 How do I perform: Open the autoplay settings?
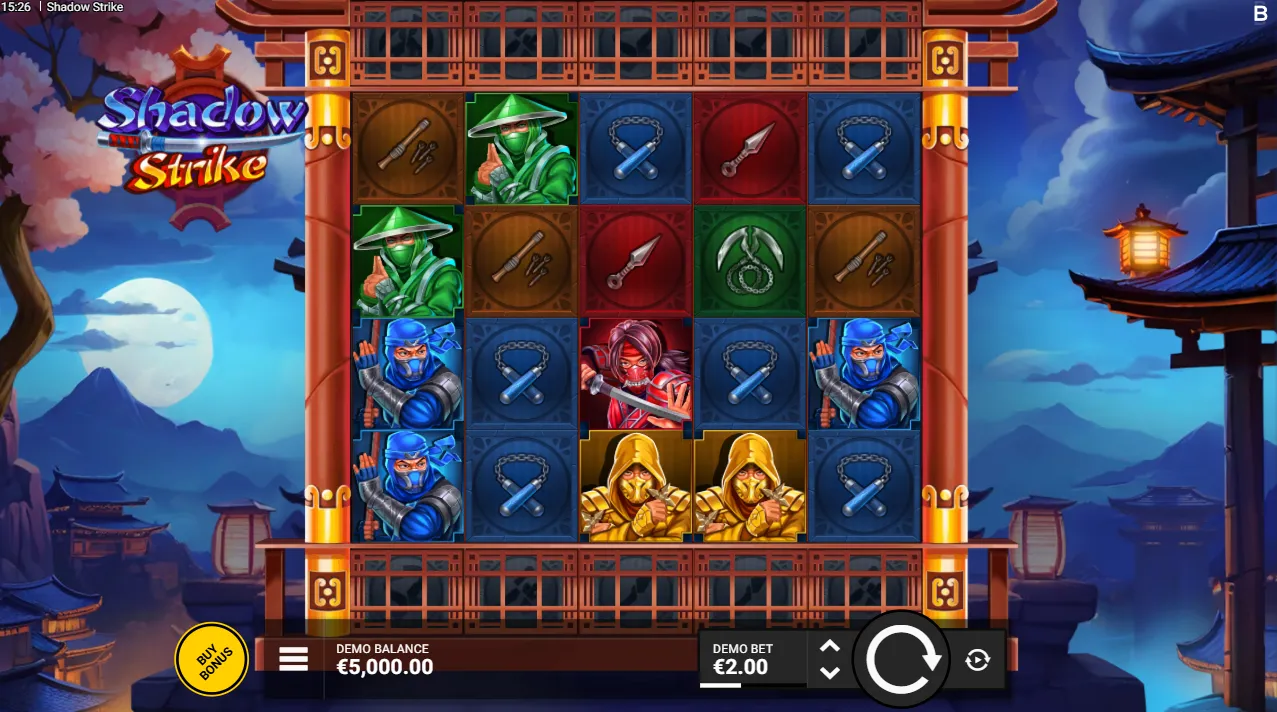pyautogui.click(x=977, y=659)
